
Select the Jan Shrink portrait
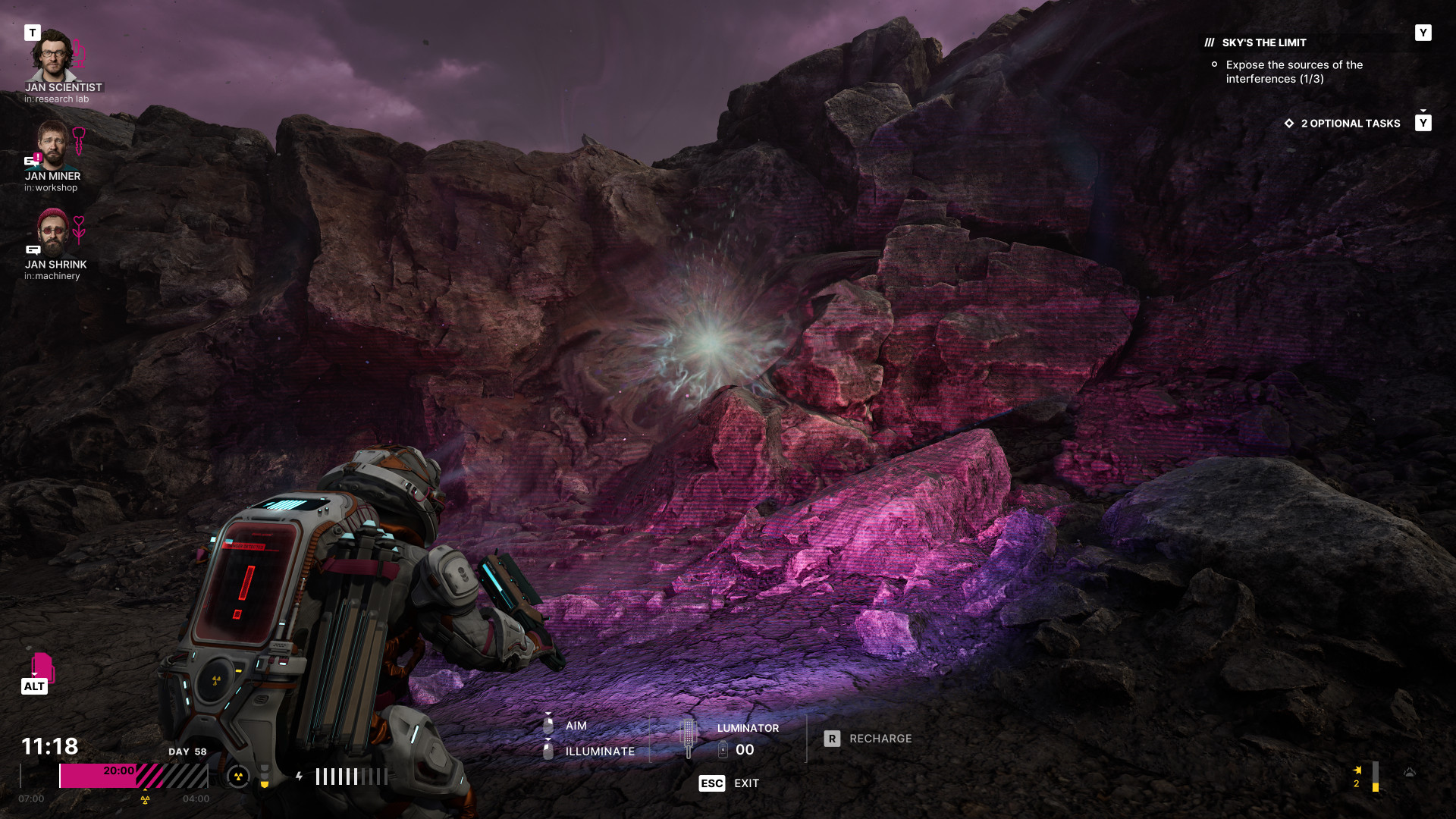[52, 232]
